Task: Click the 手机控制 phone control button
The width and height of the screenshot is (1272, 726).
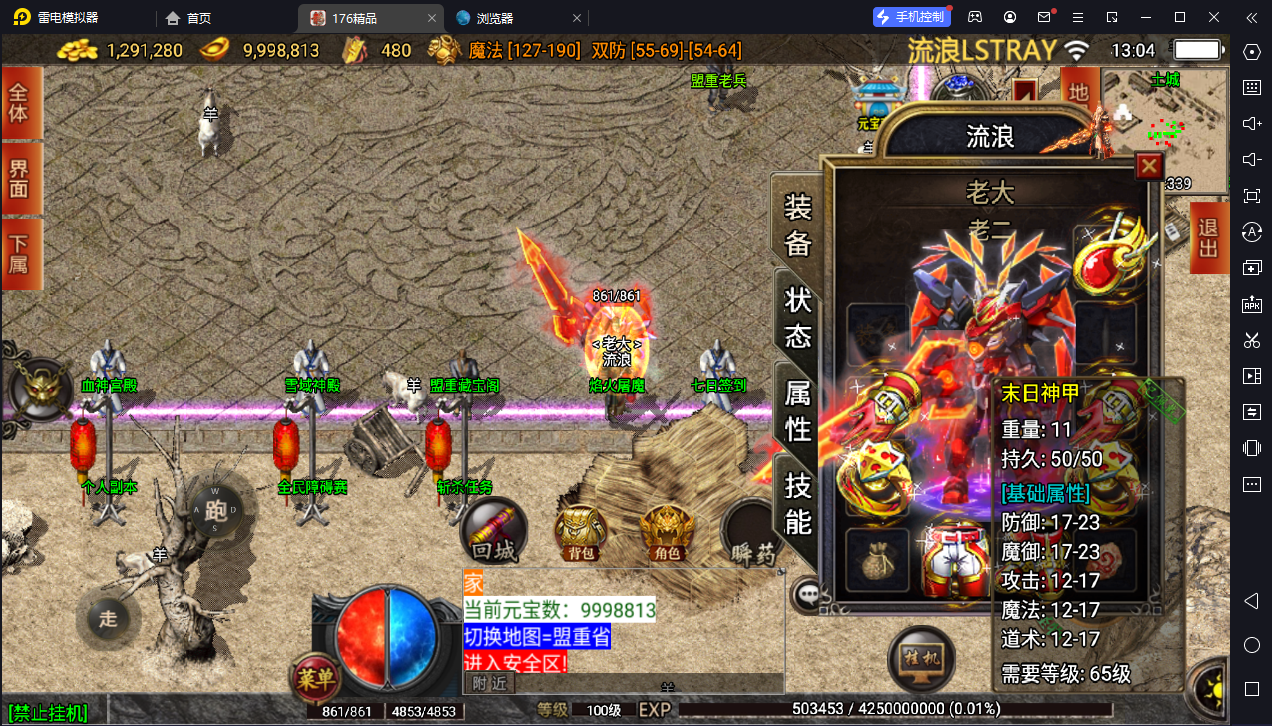Action: pyautogui.click(x=910, y=17)
